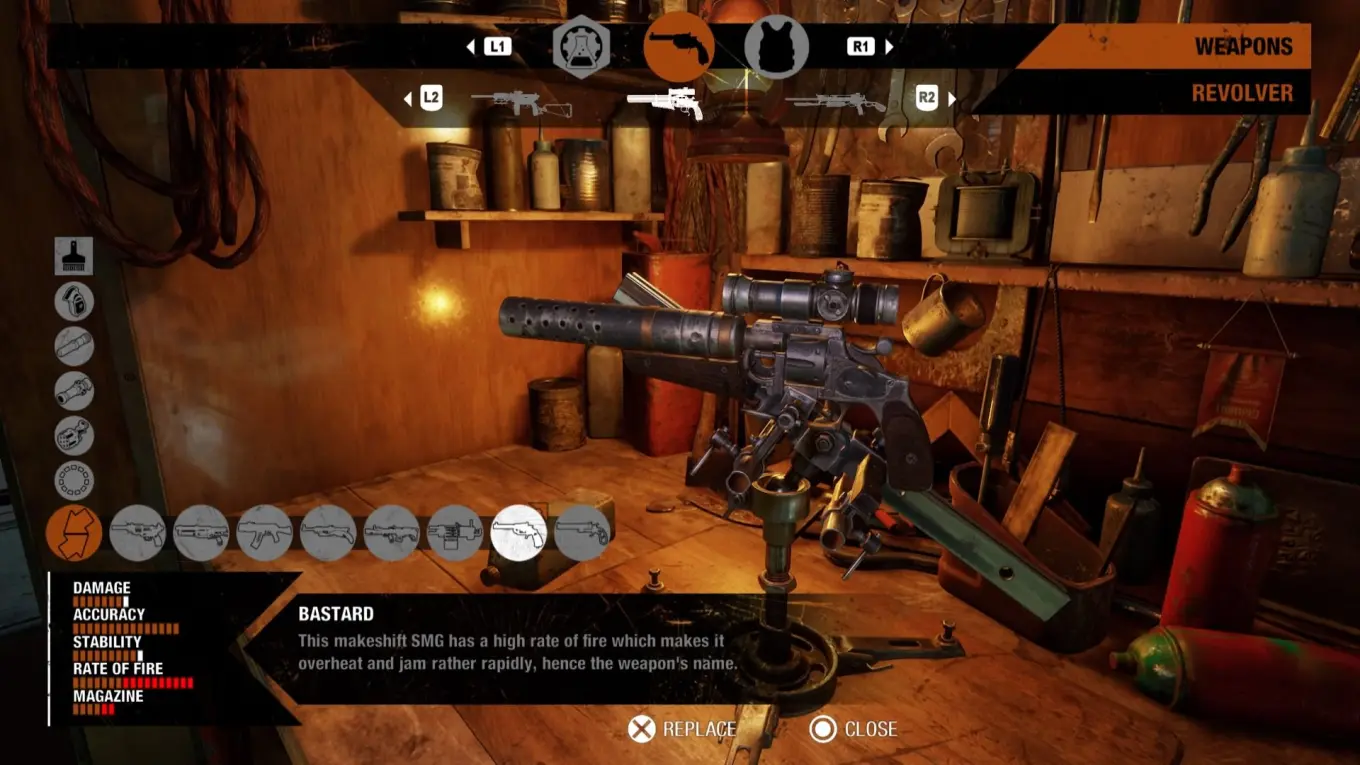Click the REVOLVER subheading label
The image size is (1360, 765).
(1242, 93)
